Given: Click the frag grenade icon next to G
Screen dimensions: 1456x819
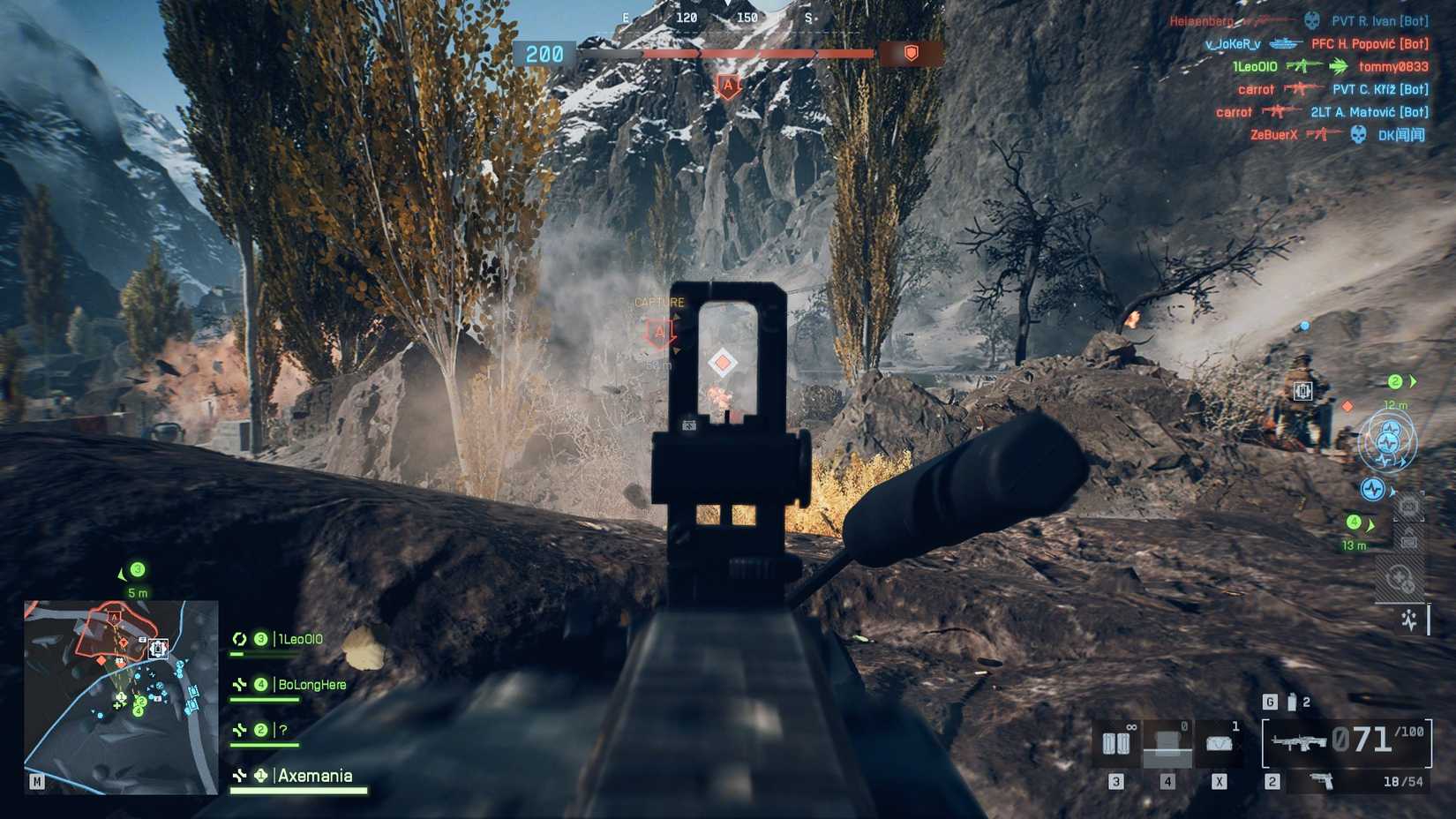Looking at the screenshot, I should (1292, 701).
